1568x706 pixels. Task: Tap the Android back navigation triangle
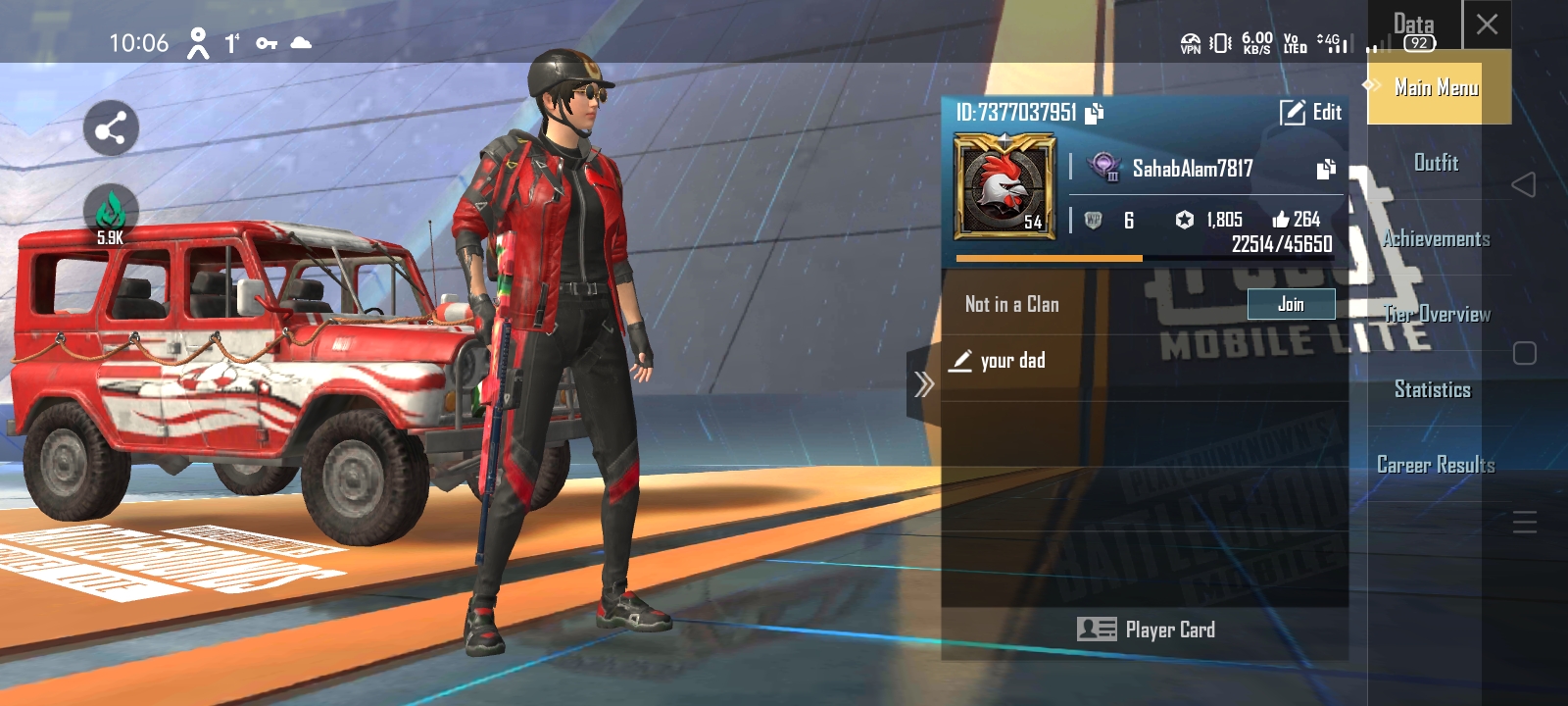[x=1523, y=184]
